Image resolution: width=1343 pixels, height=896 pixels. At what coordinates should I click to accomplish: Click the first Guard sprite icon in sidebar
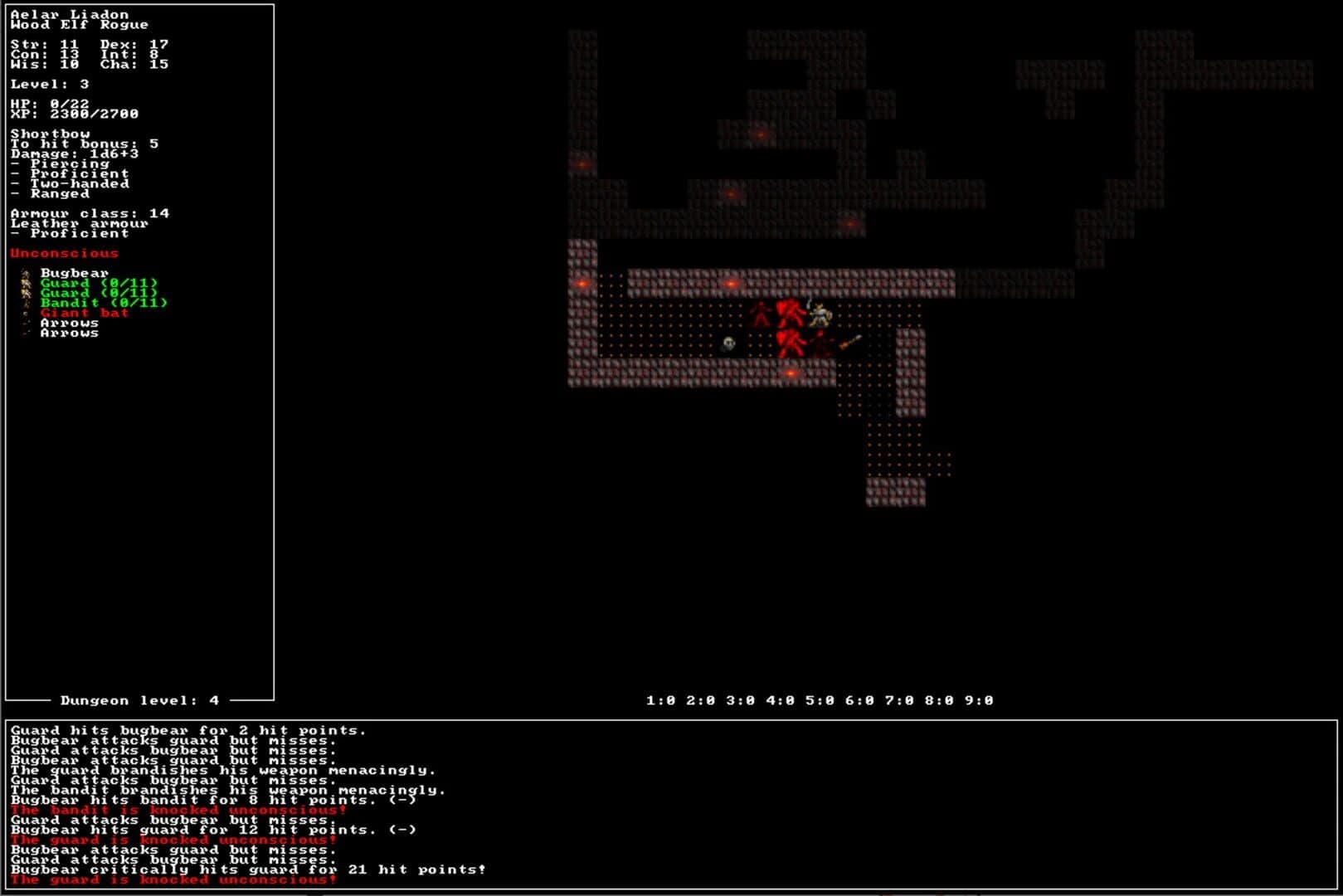(26, 283)
